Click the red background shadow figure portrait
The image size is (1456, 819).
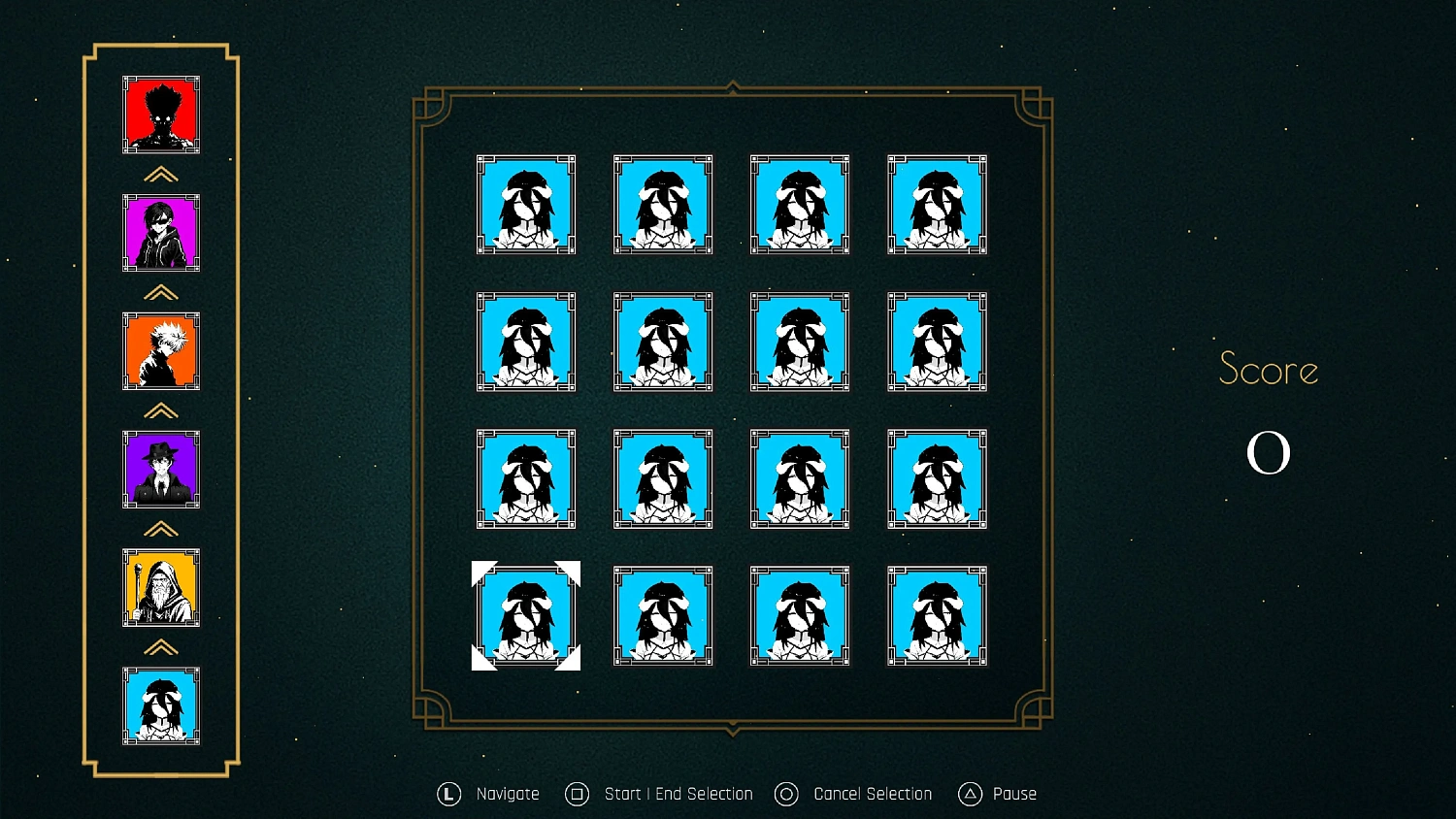(x=161, y=115)
